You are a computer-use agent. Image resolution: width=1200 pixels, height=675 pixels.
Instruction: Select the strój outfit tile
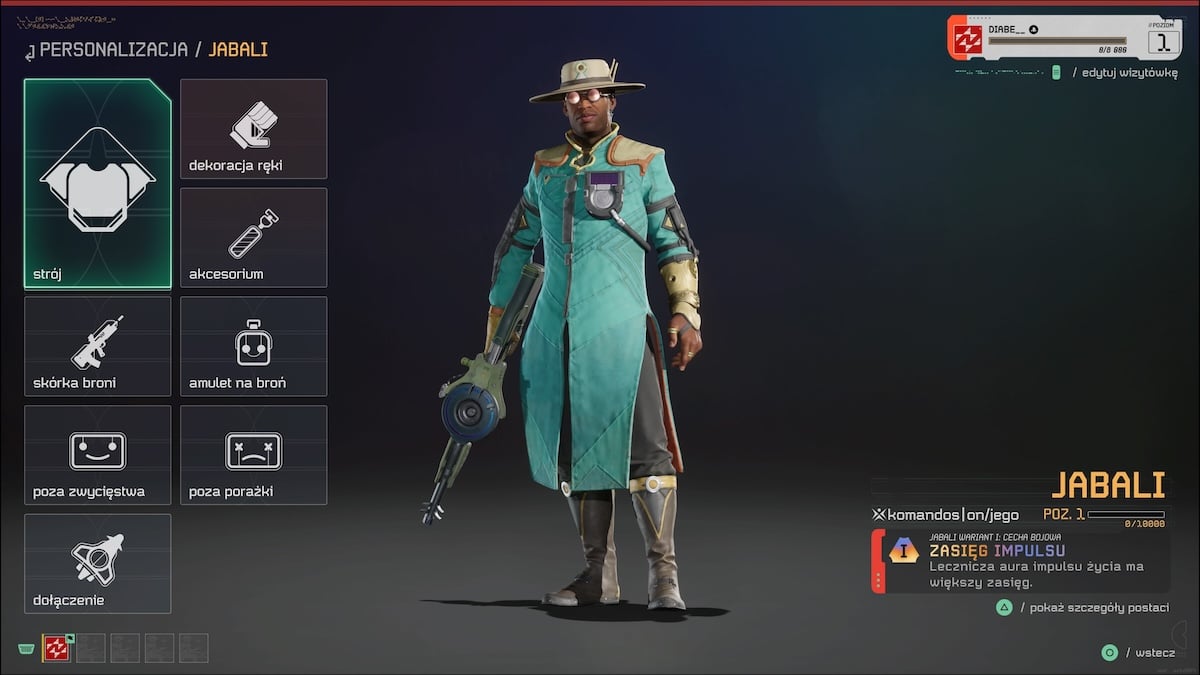[x=98, y=184]
